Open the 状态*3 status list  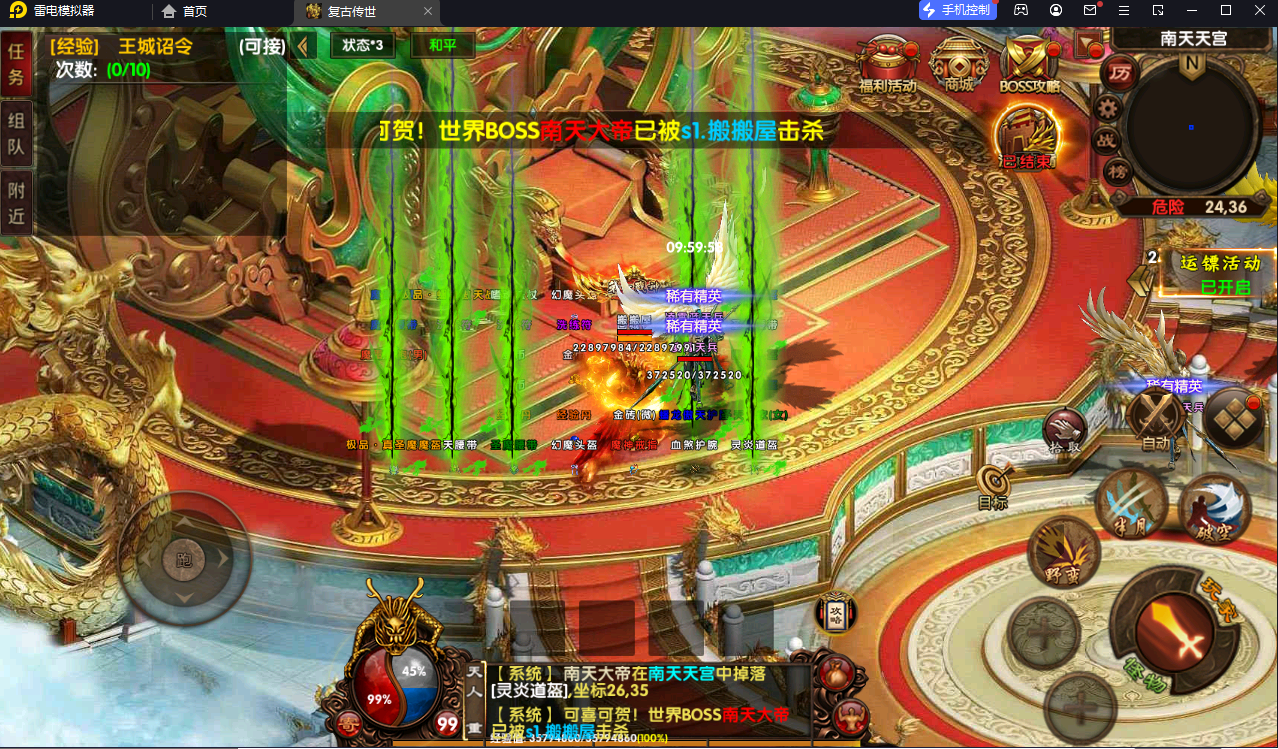pyautogui.click(x=362, y=46)
